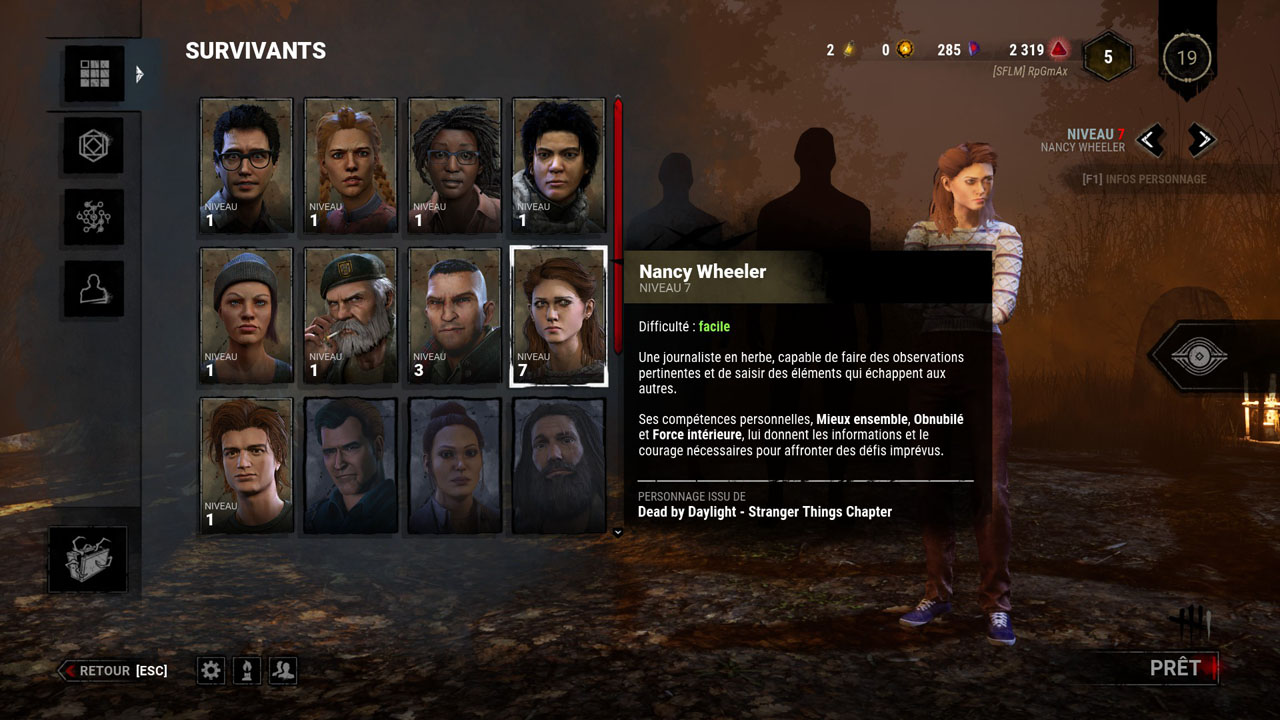The image size is (1280, 720).
Task: Select the character profile sidebar icon
Action: point(93,288)
